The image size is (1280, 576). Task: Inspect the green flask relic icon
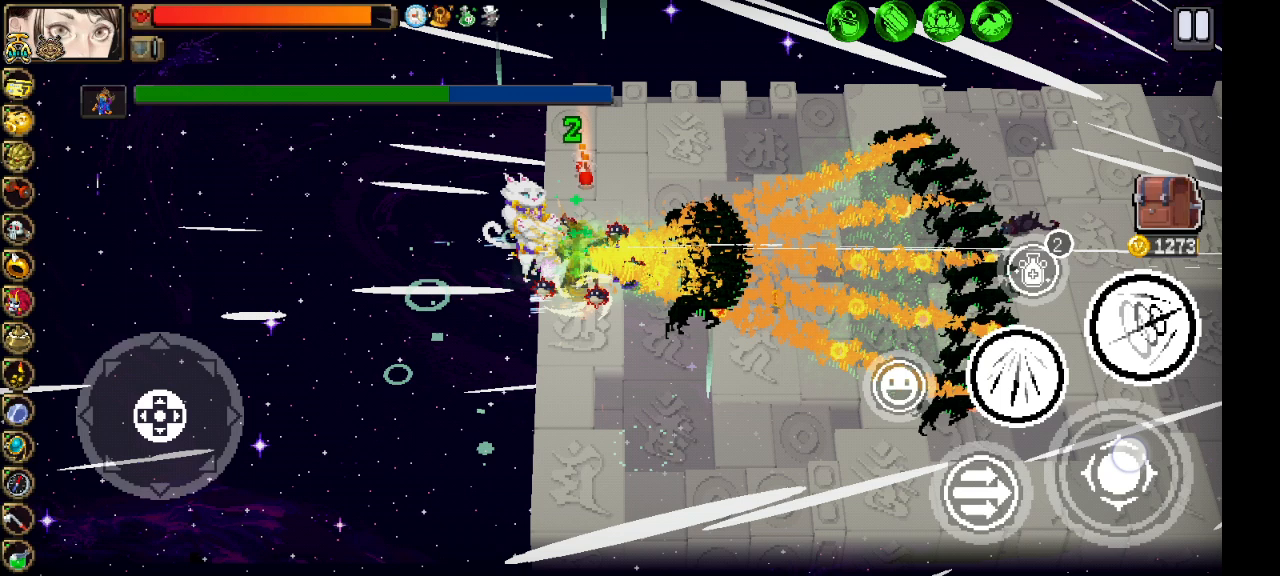point(18,555)
